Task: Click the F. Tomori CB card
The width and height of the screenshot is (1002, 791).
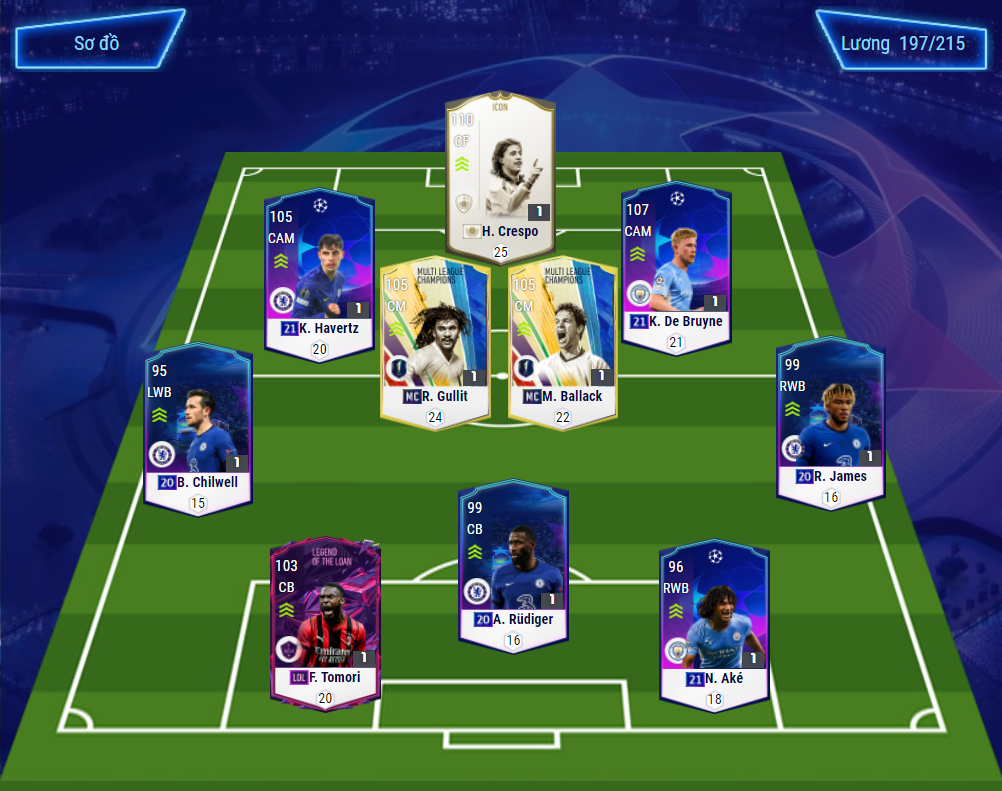Action: 325,618
